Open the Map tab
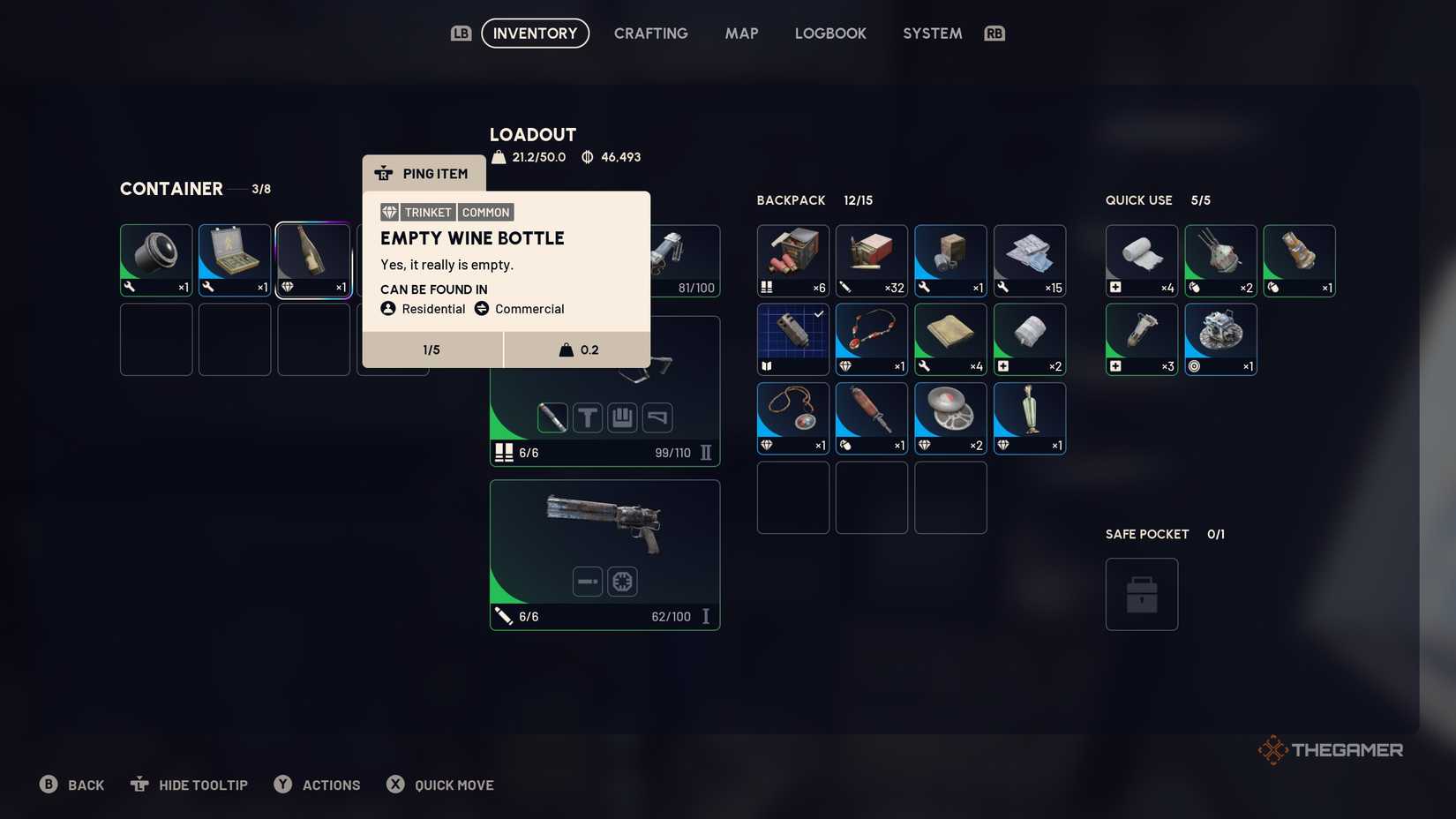The height and width of the screenshot is (819, 1456). [x=741, y=34]
